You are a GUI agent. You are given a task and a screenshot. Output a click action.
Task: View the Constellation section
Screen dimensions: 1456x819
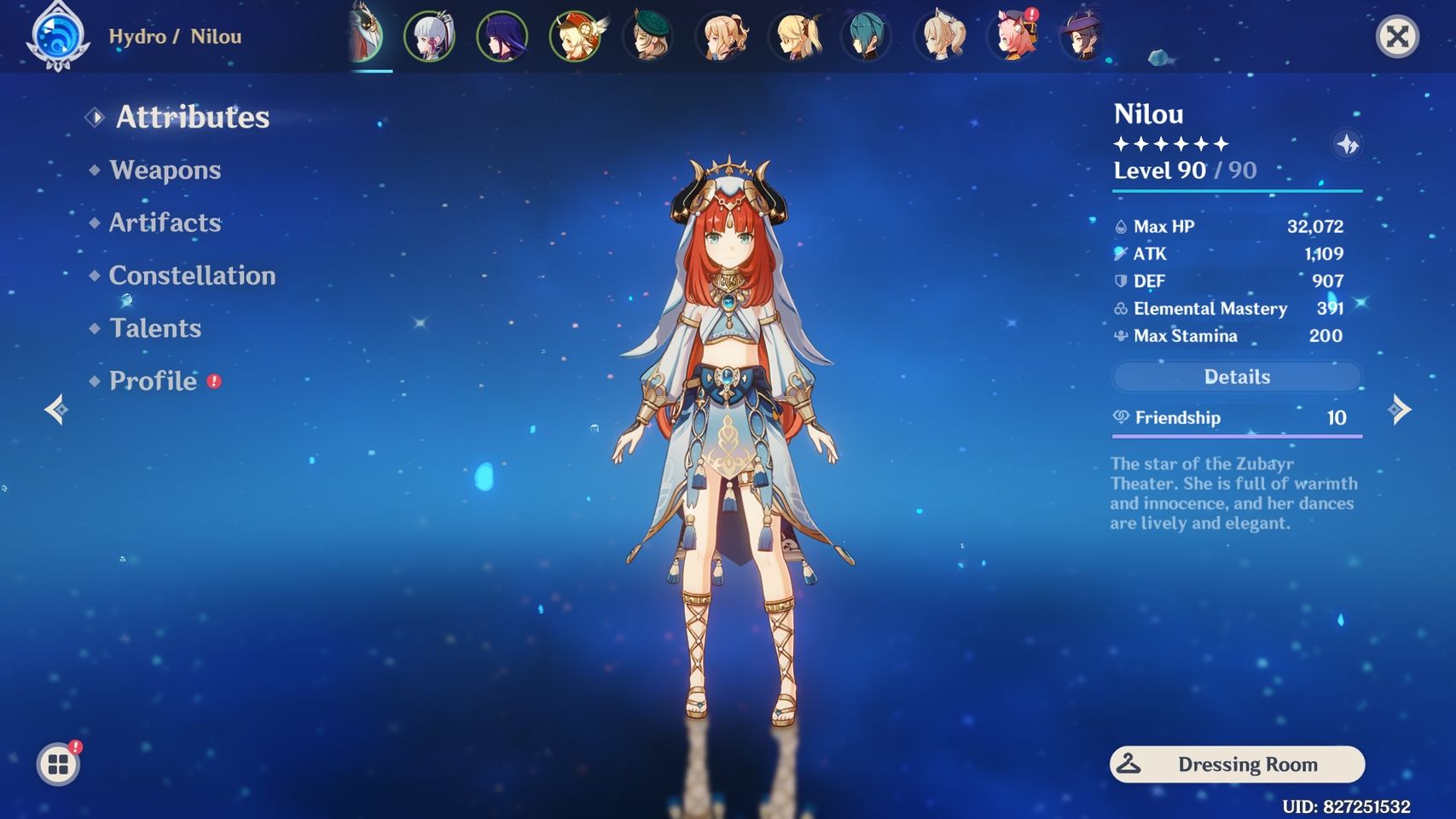coord(191,276)
